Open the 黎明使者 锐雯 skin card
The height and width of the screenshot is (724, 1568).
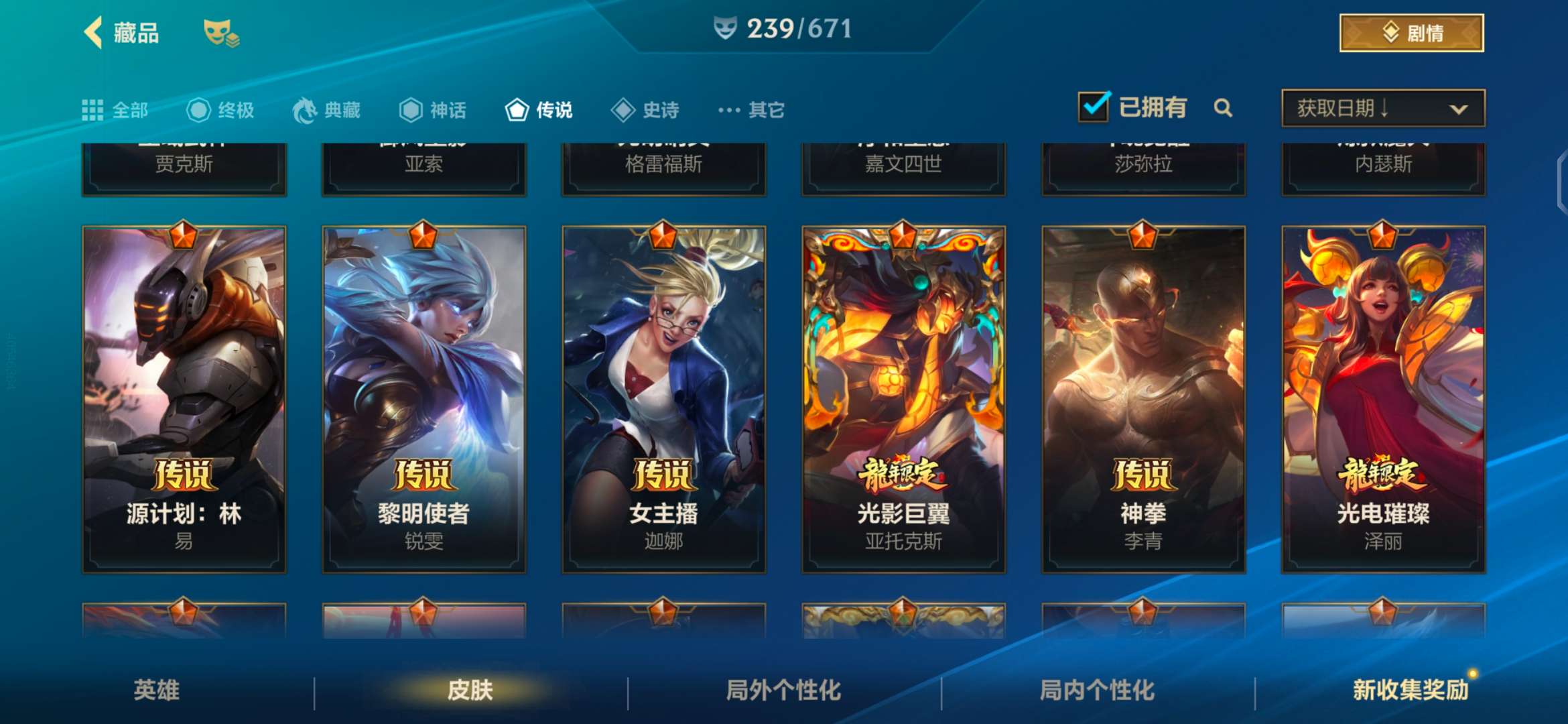(x=424, y=399)
